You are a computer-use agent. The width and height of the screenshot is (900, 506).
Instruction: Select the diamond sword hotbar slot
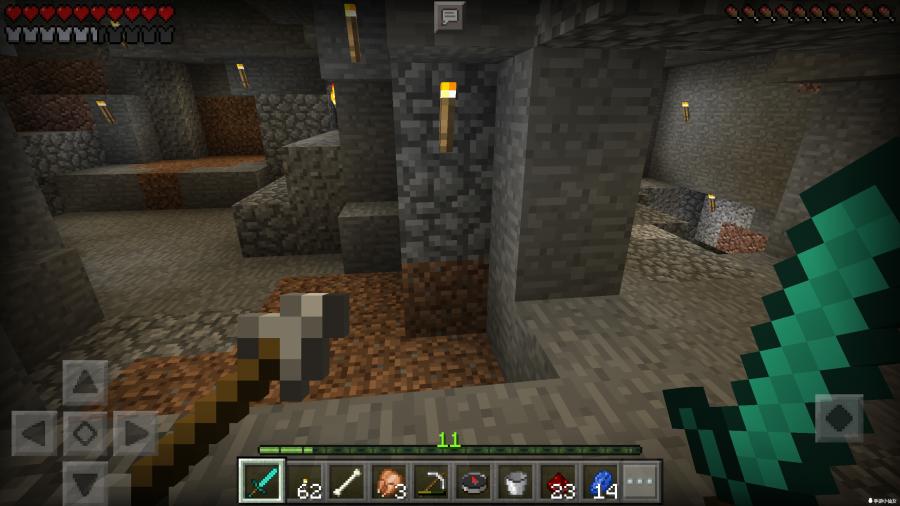pos(260,481)
